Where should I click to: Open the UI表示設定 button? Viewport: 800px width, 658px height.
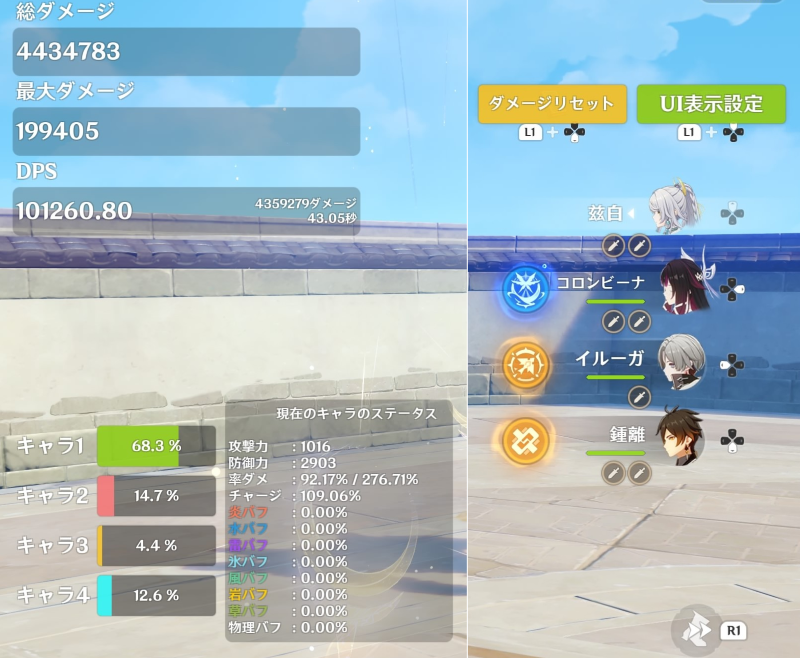click(711, 104)
